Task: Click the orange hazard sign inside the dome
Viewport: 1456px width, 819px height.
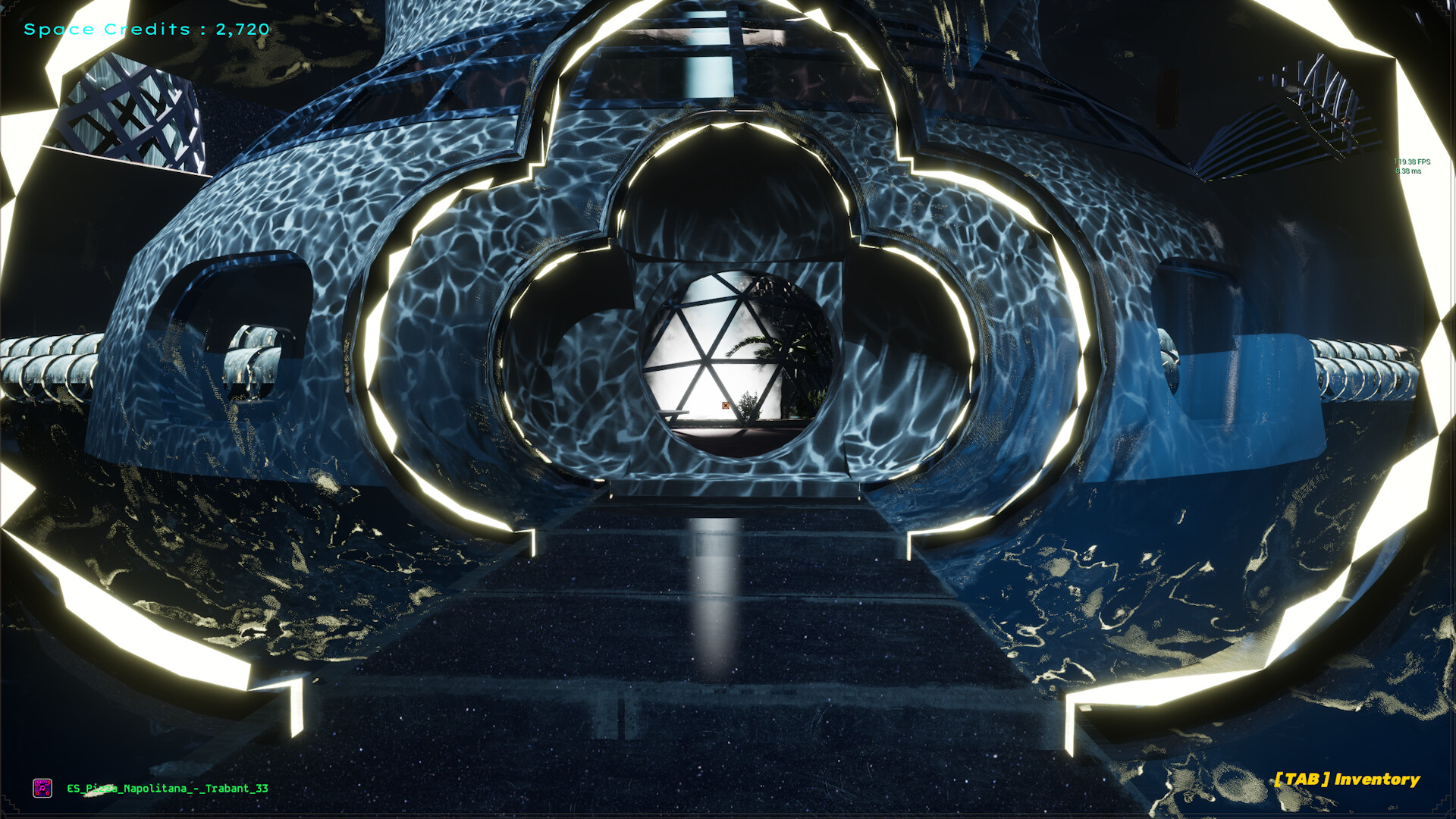Action: tap(726, 405)
